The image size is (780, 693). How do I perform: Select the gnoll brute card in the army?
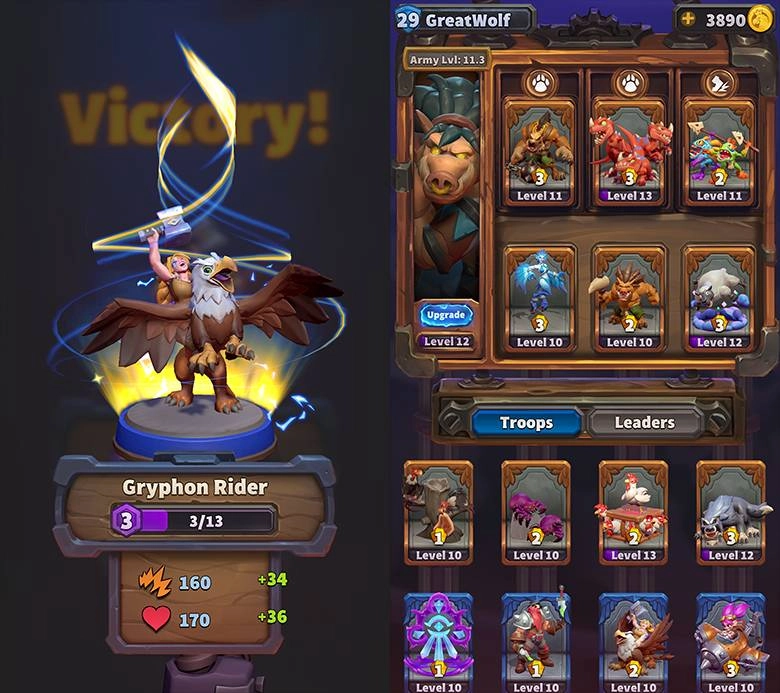539,150
